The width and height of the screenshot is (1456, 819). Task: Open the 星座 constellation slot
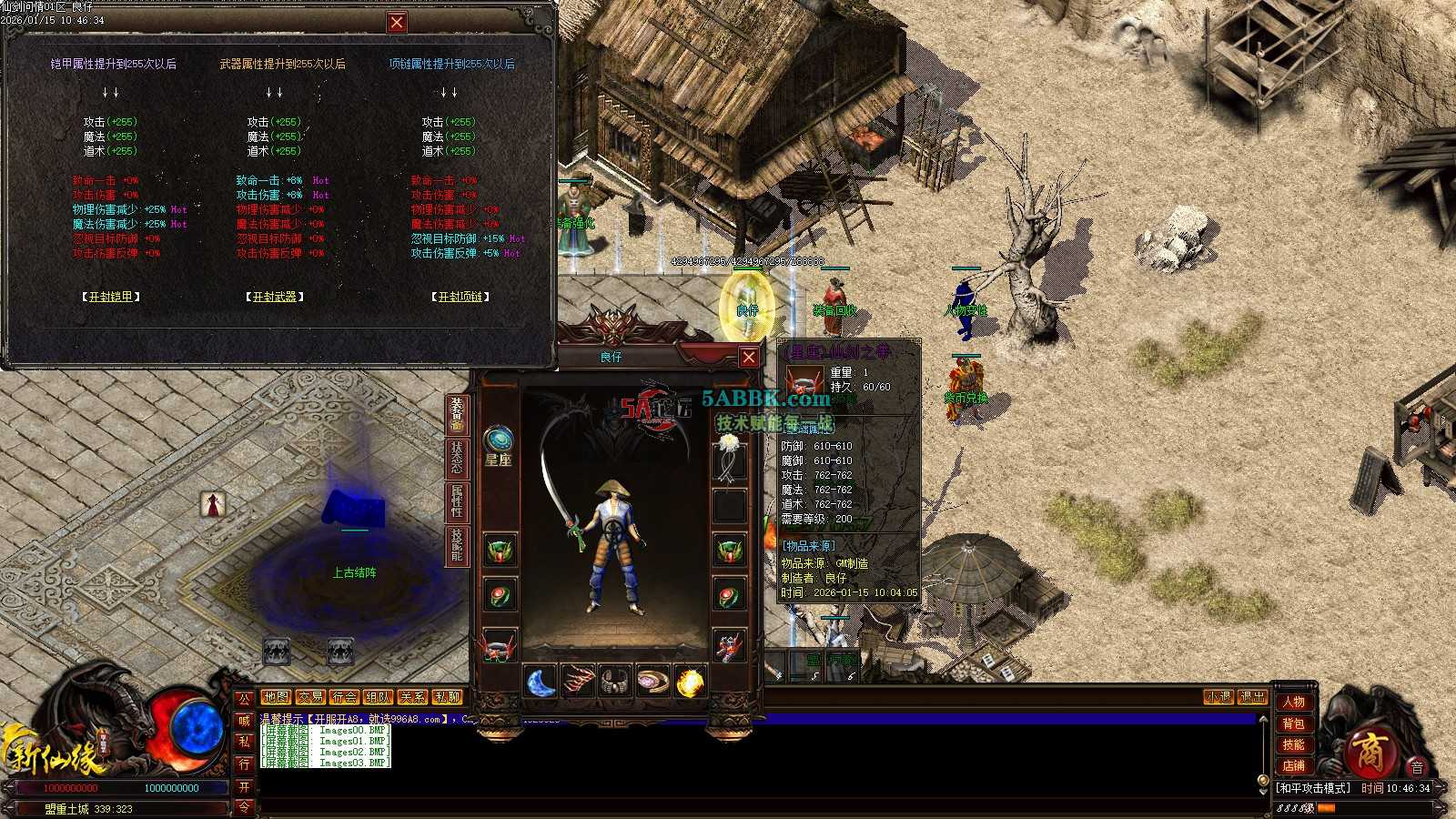coord(498,444)
